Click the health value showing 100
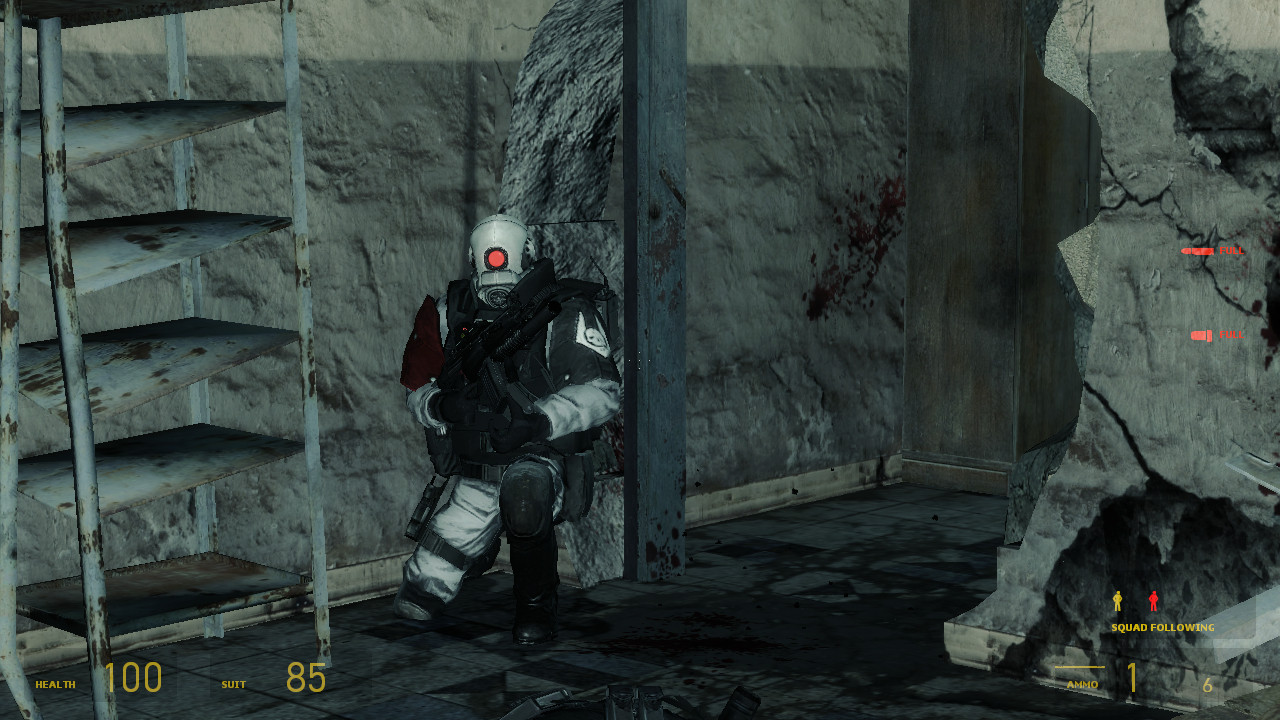Screen dimensions: 1280x720 point(134,678)
